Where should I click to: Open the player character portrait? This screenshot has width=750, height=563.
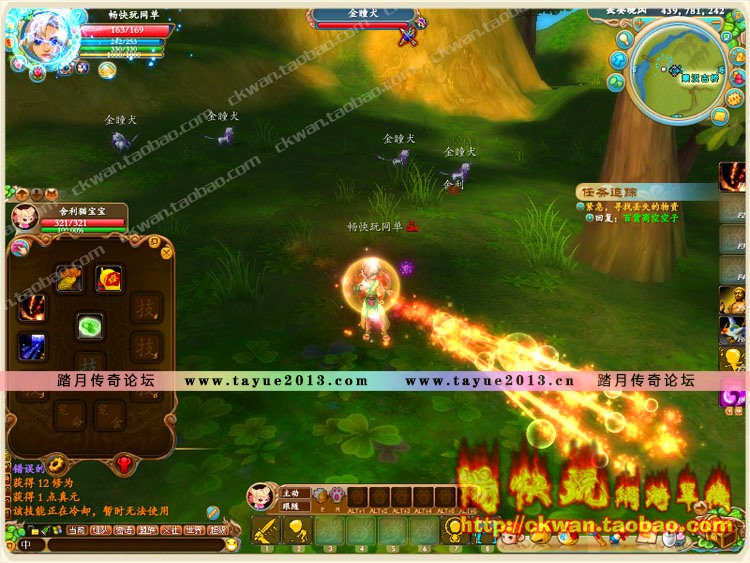click(x=45, y=37)
